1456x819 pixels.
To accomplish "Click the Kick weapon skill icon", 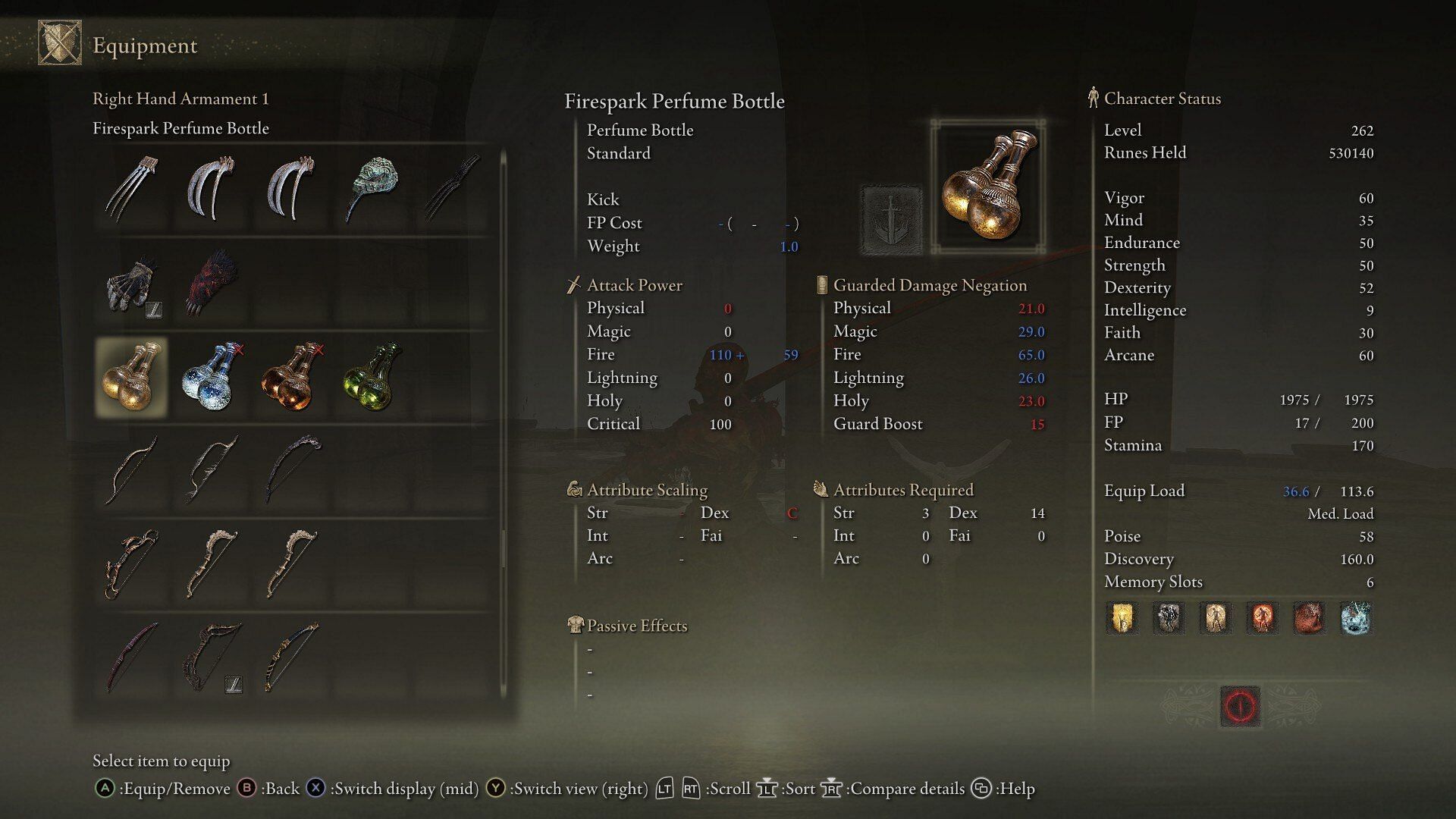I will pyautogui.click(x=891, y=220).
